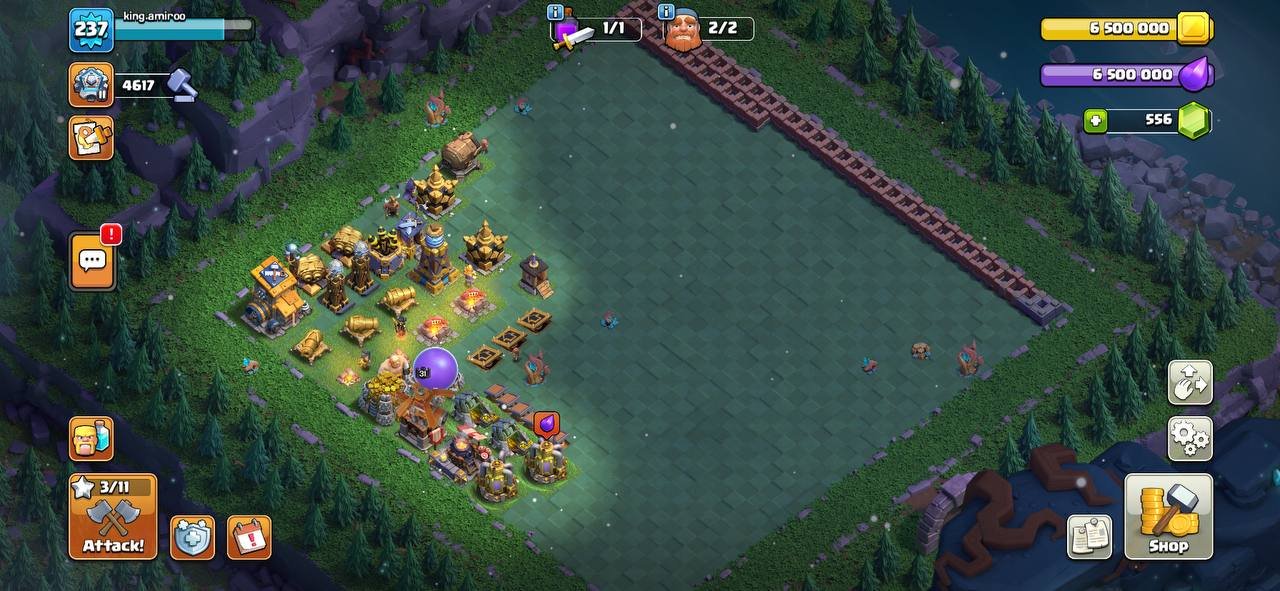Tap the gold coin storage icon
This screenshot has width=1280, height=591.
[1193, 28]
